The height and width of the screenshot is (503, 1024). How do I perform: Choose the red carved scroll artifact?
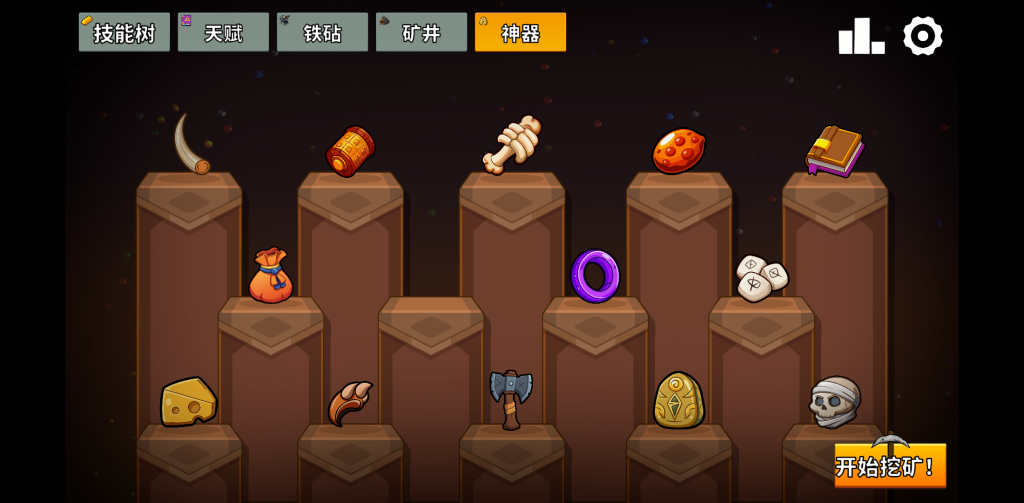(x=350, y=151)
